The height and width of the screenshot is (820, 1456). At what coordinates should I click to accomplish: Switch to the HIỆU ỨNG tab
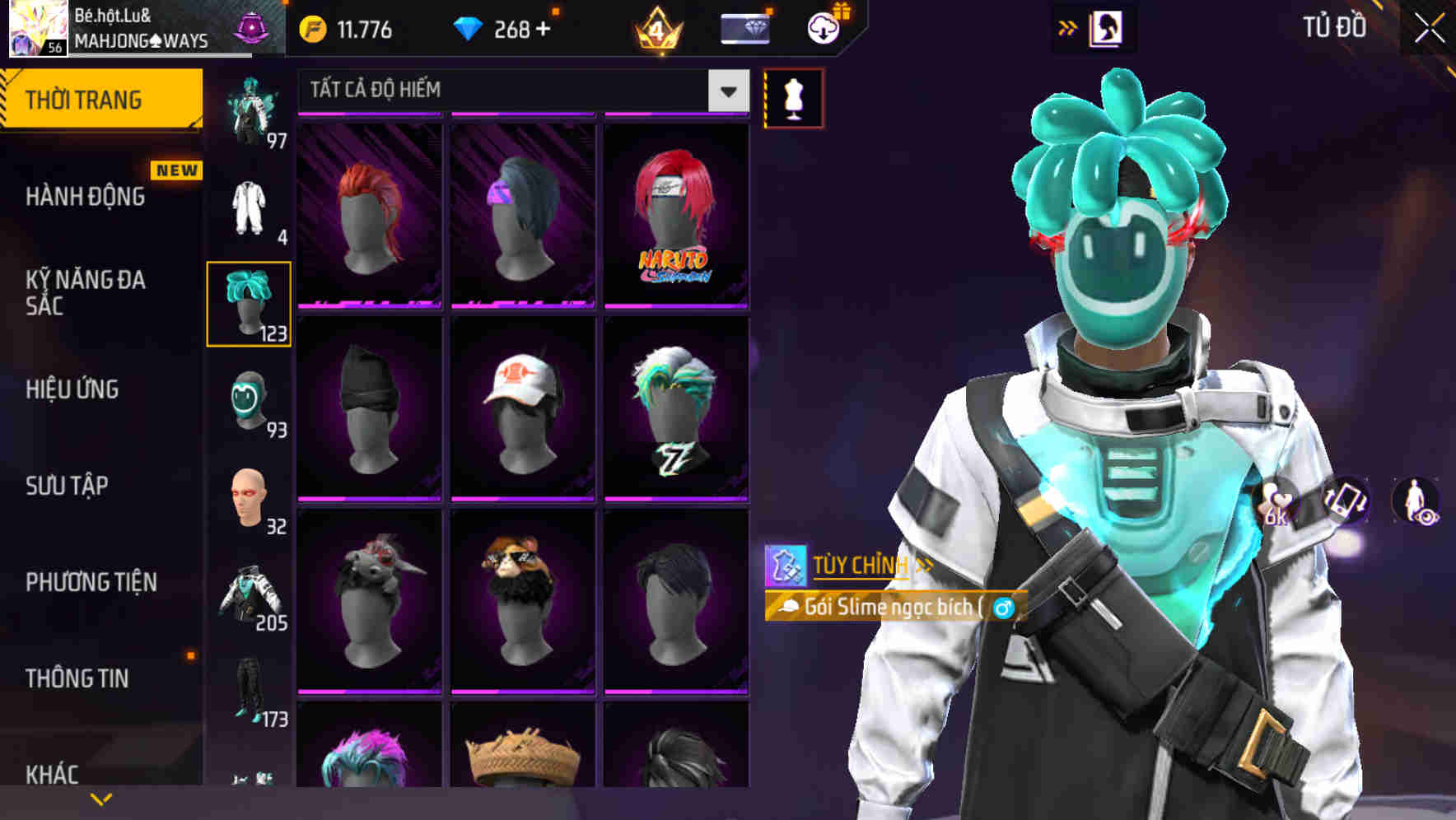tap(72, 389)
